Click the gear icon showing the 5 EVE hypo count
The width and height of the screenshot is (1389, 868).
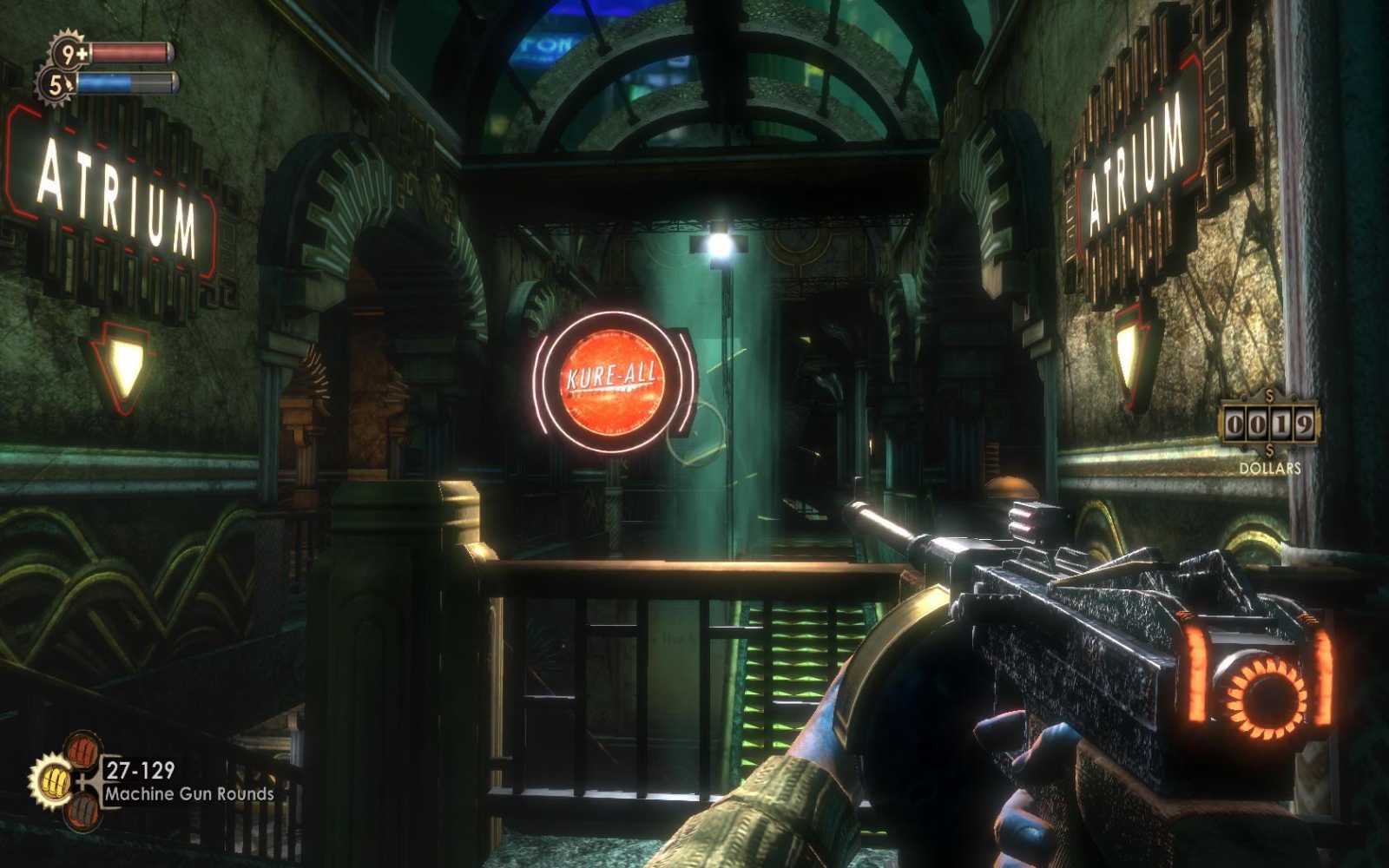coord(59,84)
